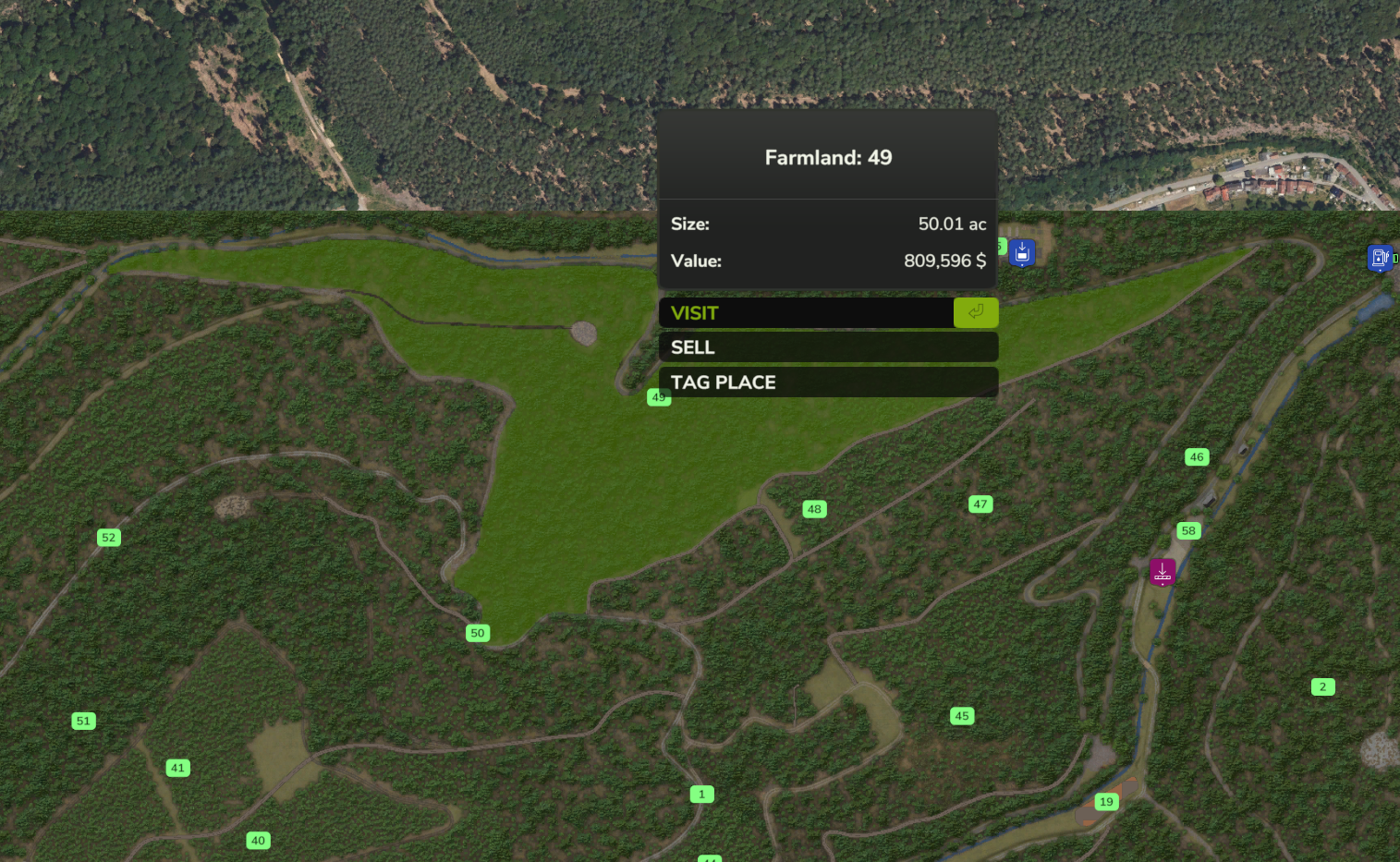Click farmland marker 58
The image size is (1400, 862).
pyautogui.click(x=1188, y=530)
